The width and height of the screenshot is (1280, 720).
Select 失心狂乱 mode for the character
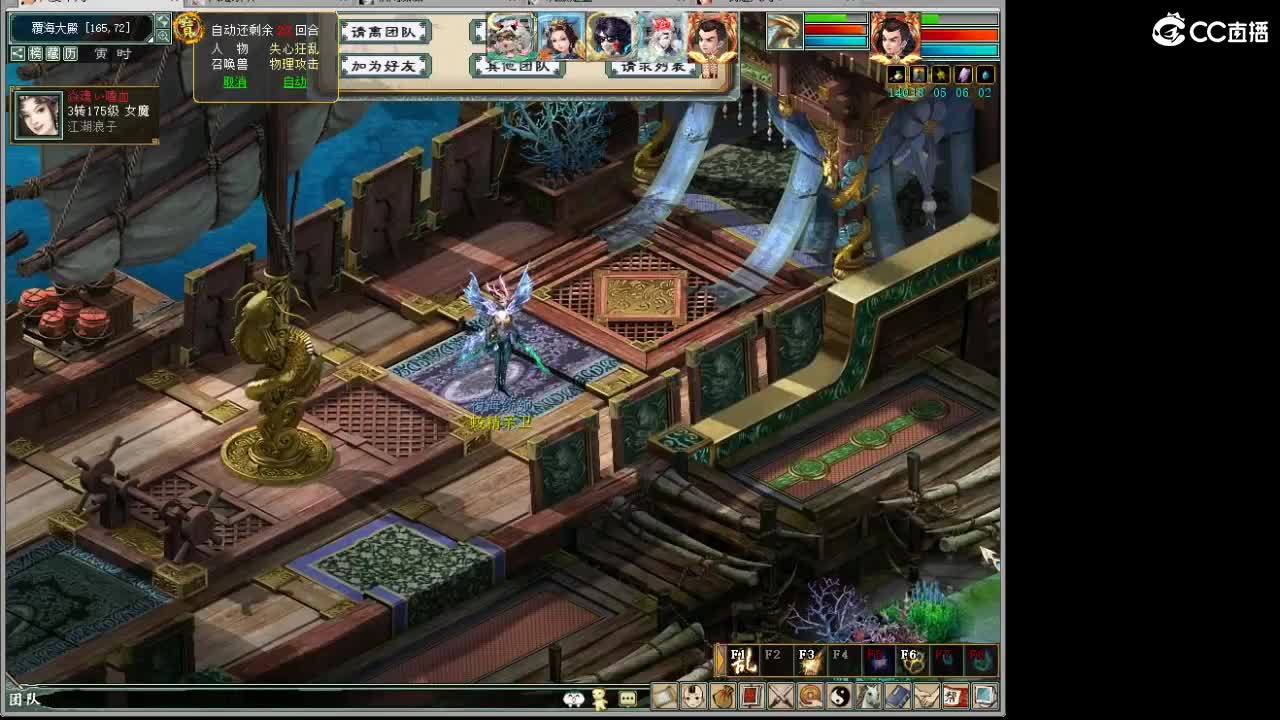[x=294, y=49]
